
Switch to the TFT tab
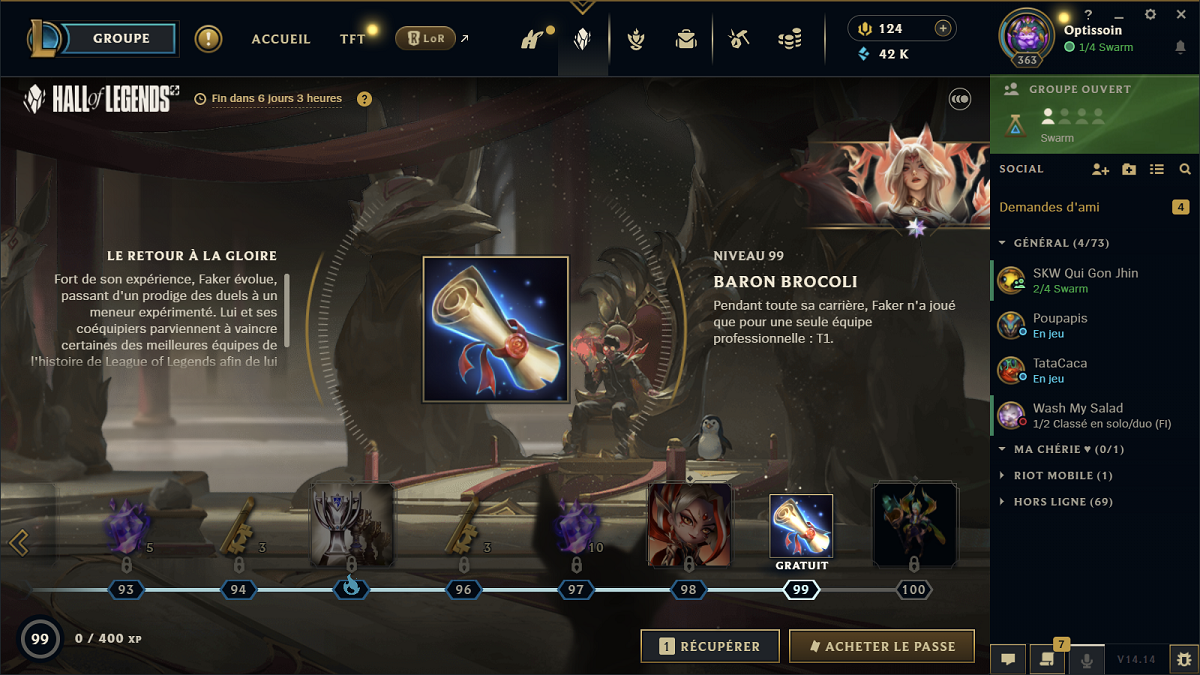pos(352,39)
